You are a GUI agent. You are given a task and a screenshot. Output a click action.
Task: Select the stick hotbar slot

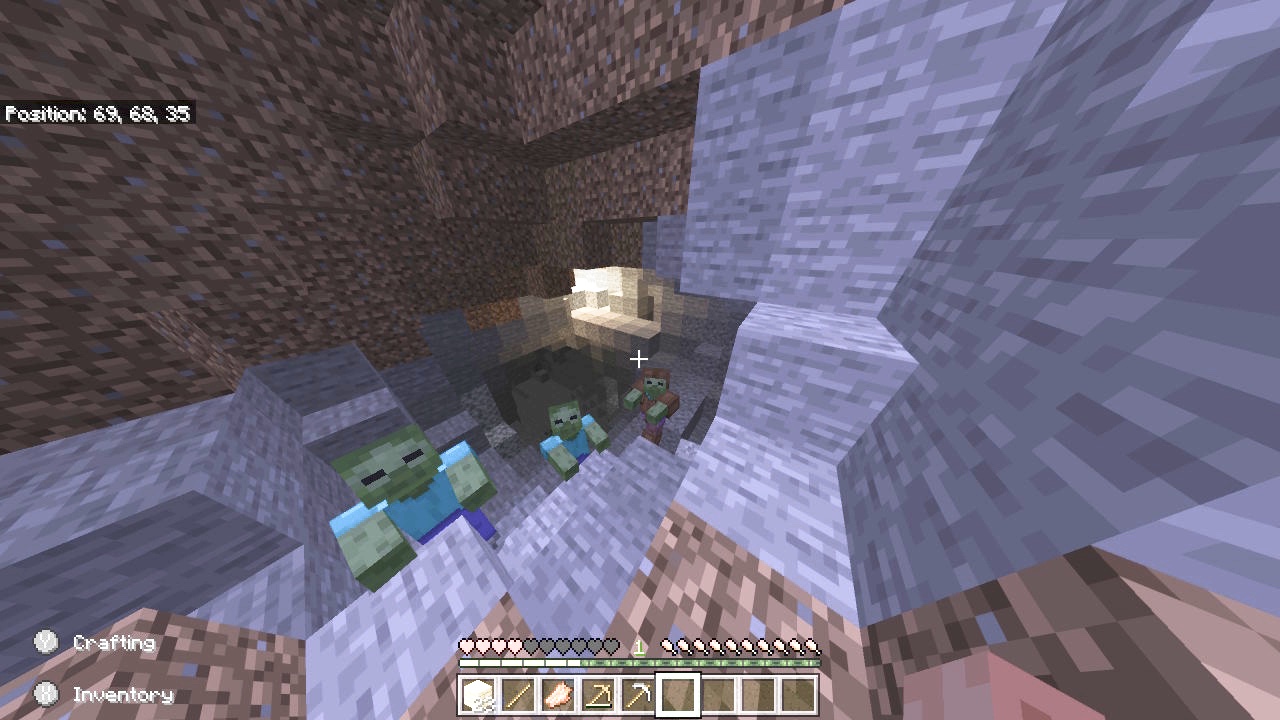(x=518, y=695)
